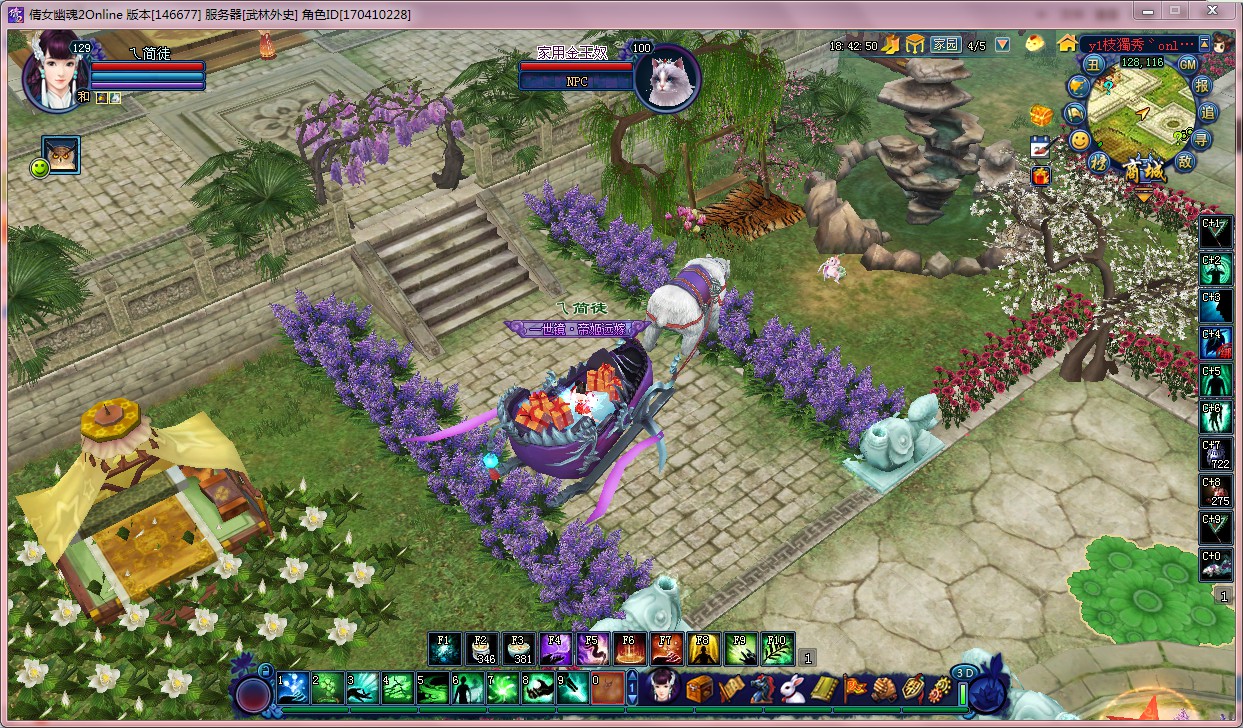Select the cat NPC target portrait
Screen dimensions: 1243x728
[x=667, y=75]
